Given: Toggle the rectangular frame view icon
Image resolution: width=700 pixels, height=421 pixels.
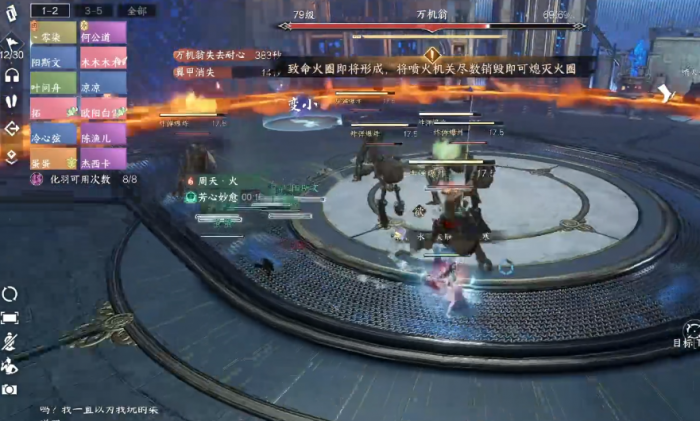Looking at the screenshot, I should pyautogui.click(x=10, y=318).
